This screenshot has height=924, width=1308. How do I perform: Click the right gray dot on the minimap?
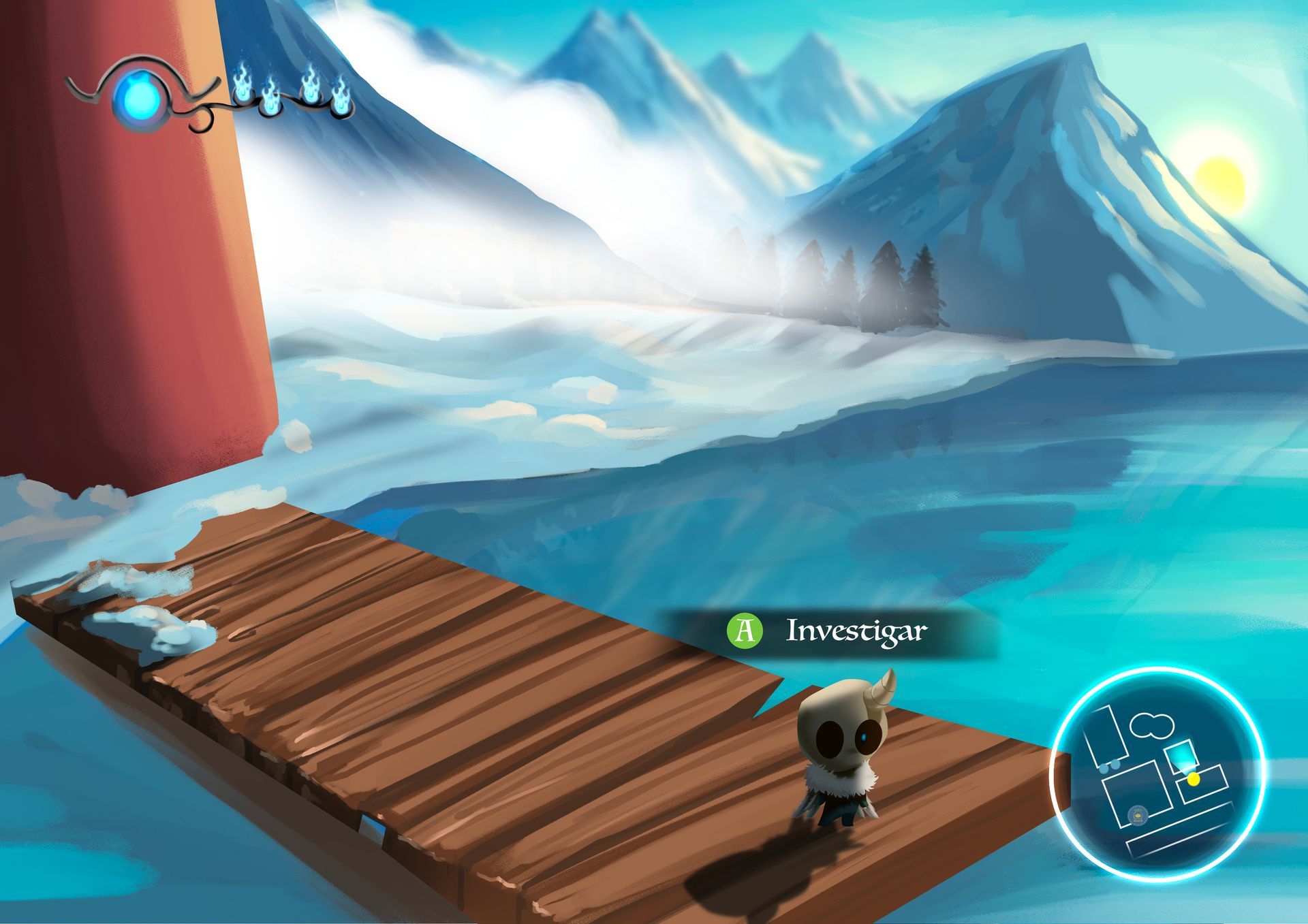pos(1115,766)
